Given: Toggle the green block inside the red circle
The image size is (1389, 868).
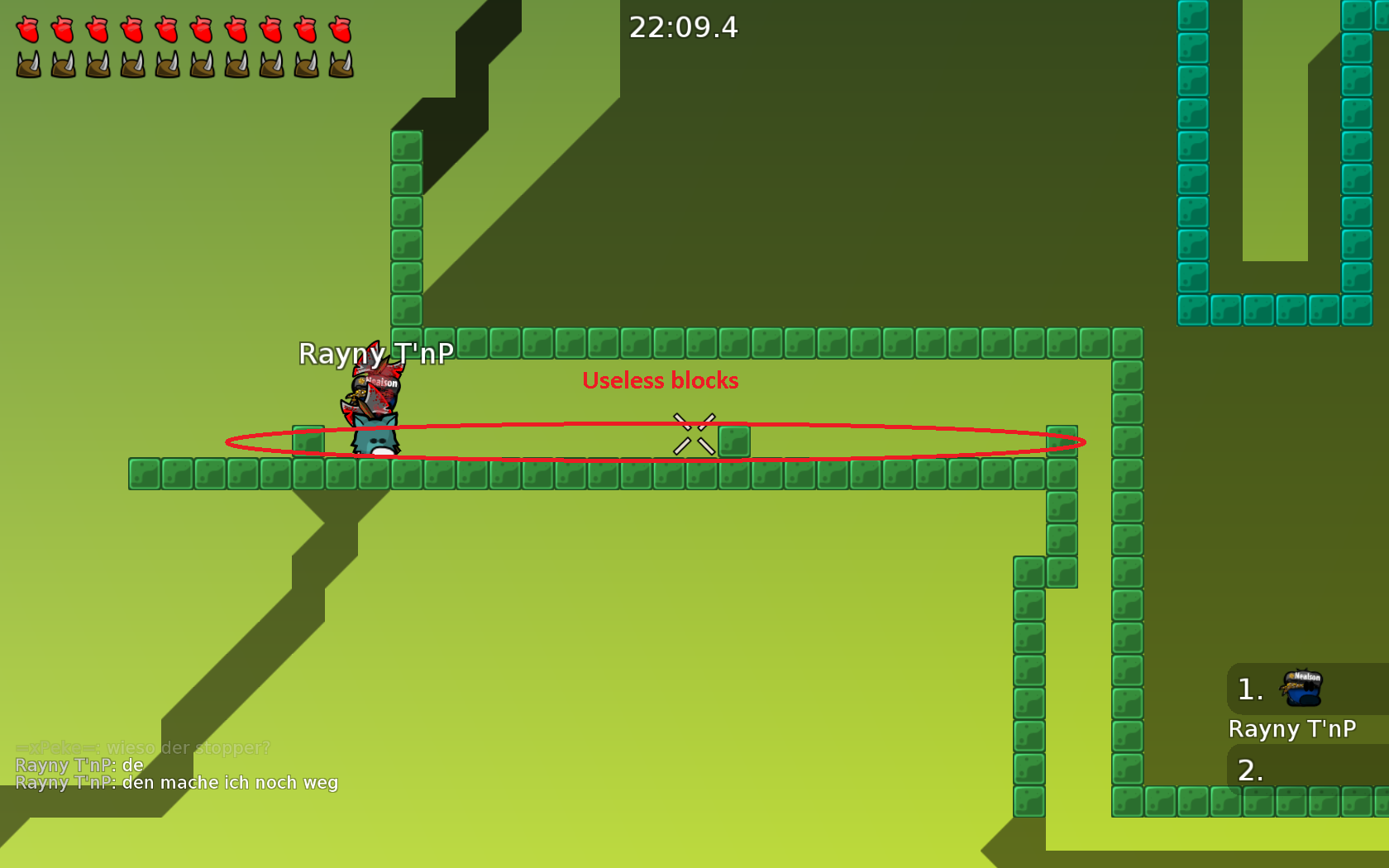Looking at the screenshot, I should (736, 442).
